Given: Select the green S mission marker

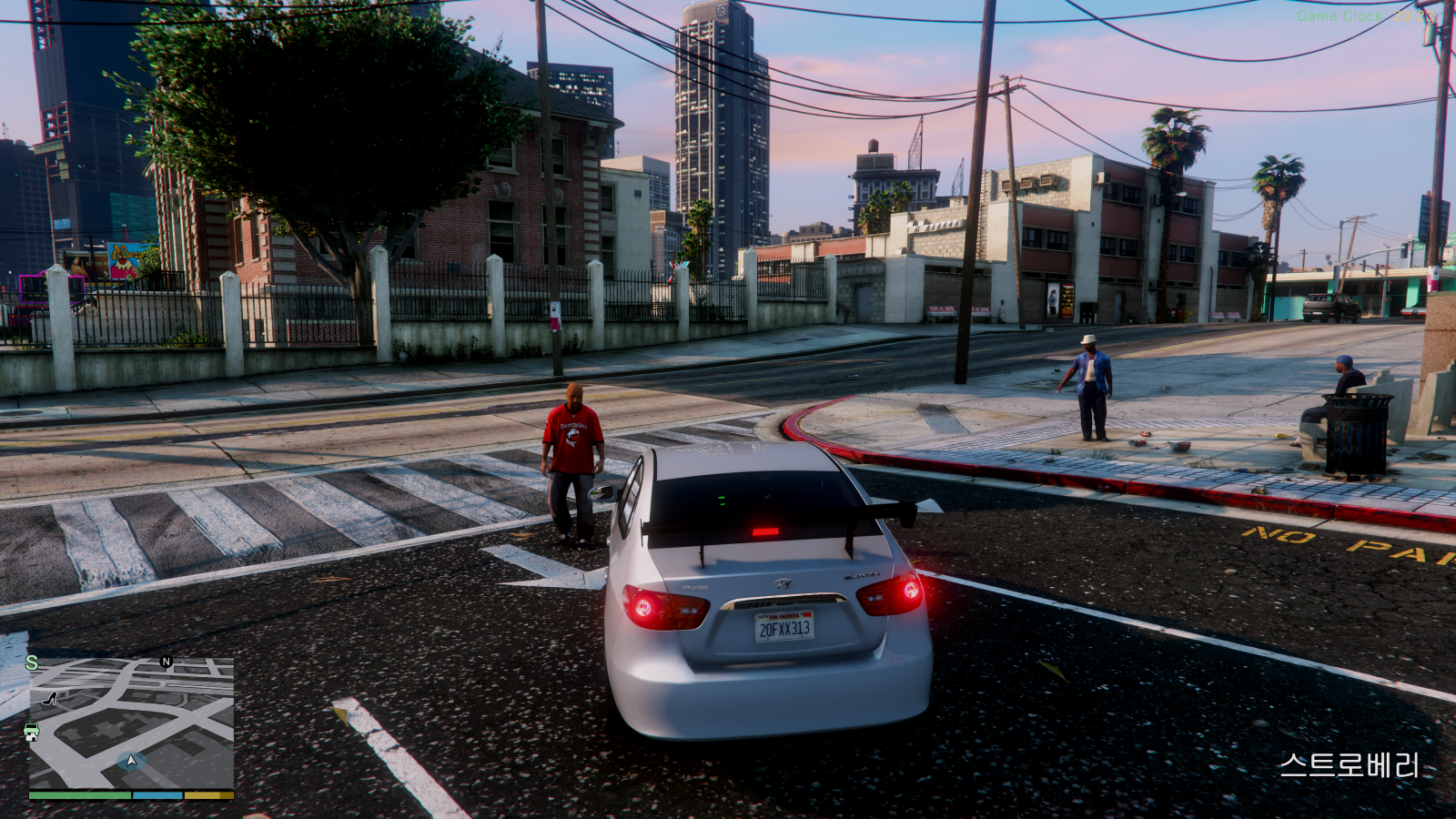Looking at the screenshot, I should [32, 662].
